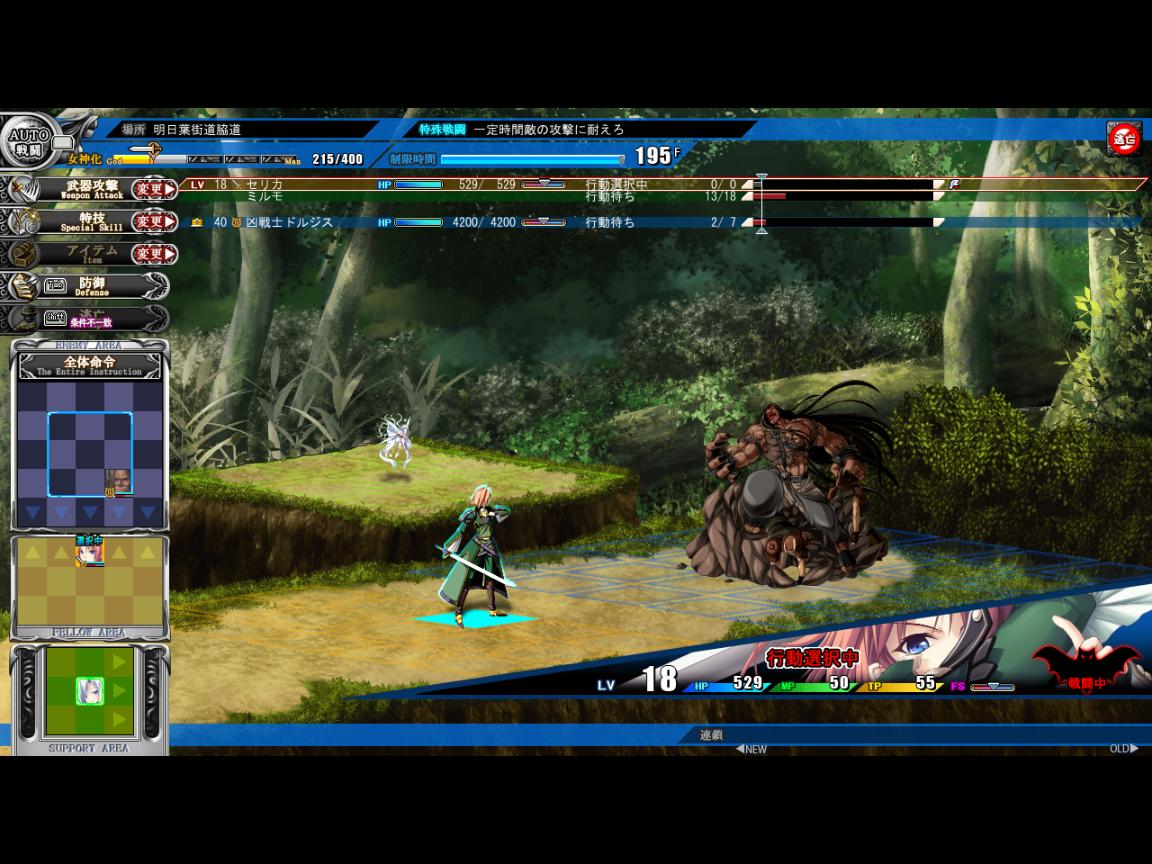
Task: Show newer entries with the NEW arrow
Action: coord(752,749)
